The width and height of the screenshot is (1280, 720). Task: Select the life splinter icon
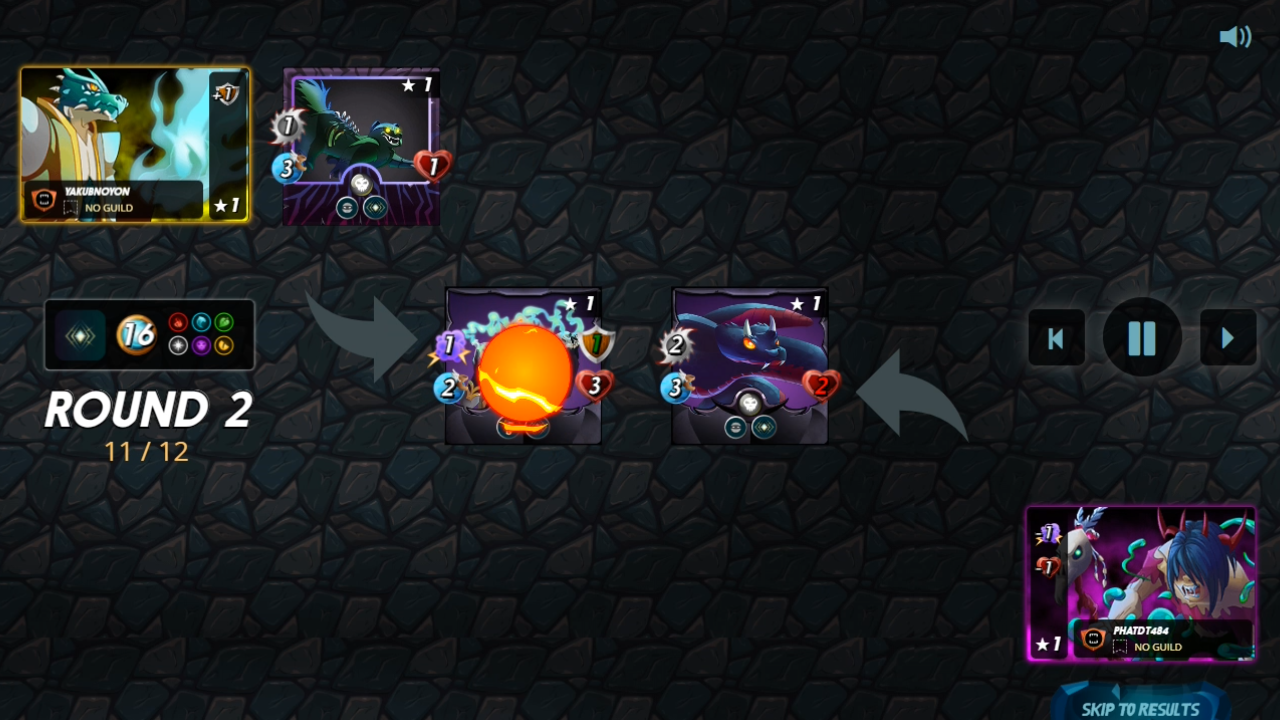[x=178, y=344]
